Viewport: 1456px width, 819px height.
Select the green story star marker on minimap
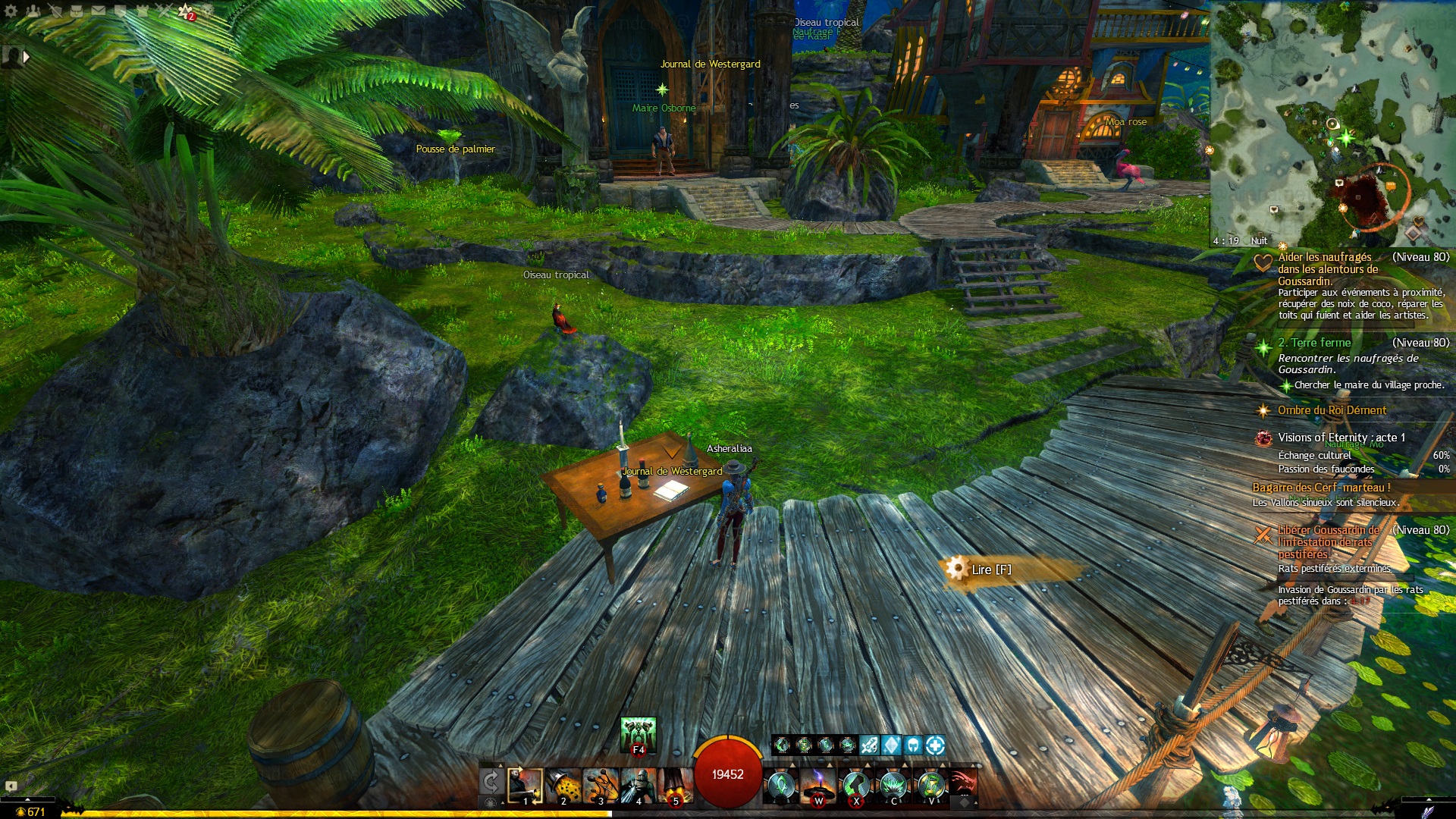[1346, 138]
